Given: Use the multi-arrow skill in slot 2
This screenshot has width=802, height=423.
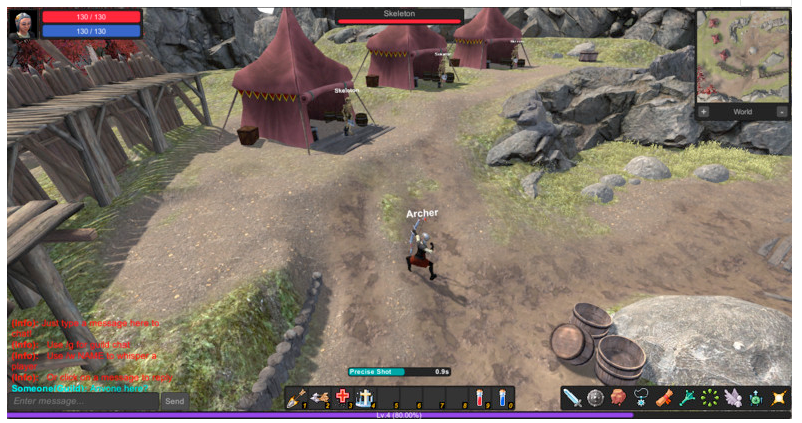Looking at the screenshot, I should tap(319, 397).
